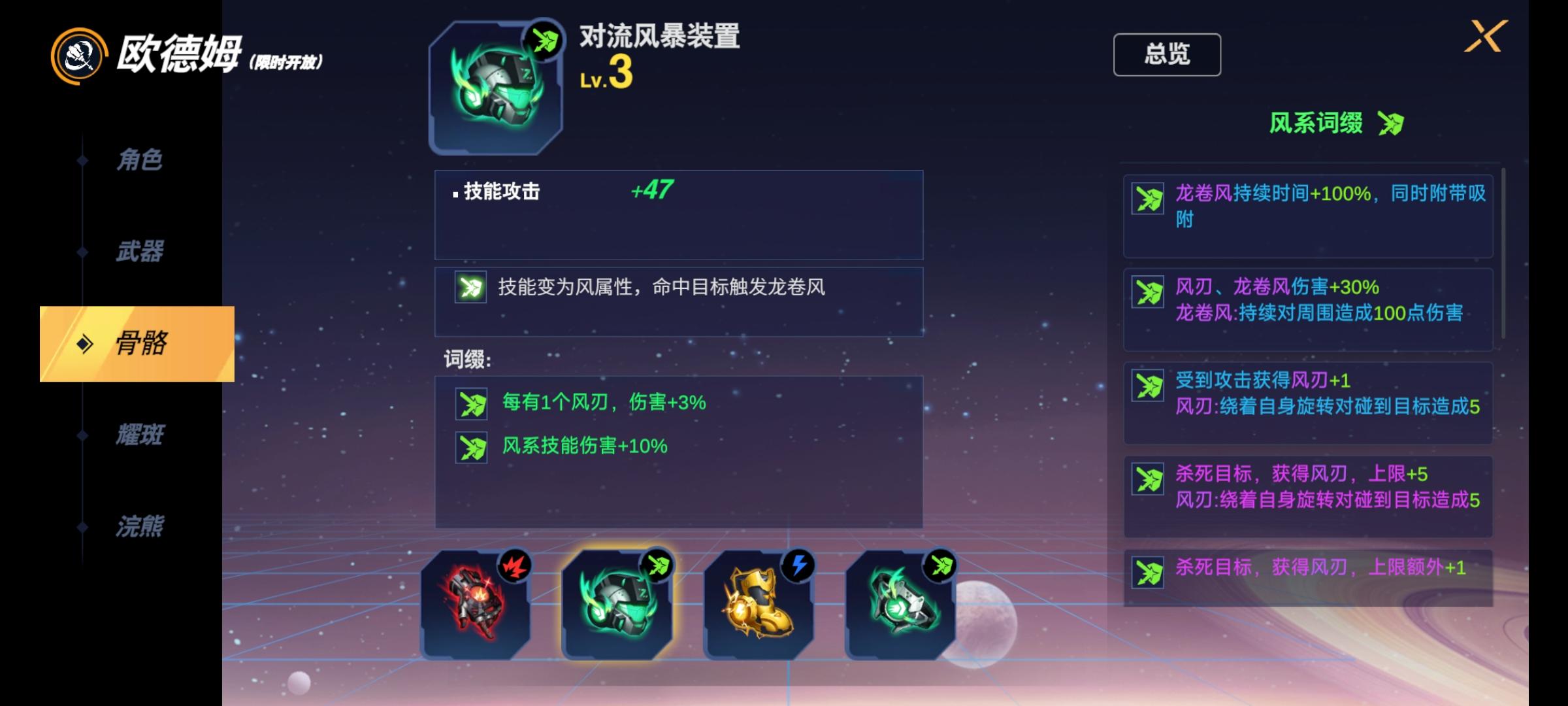The image size is (1568, 706).
Task: Click the 总览 button
Action: pyautogui.click(x=1168, y=55)
